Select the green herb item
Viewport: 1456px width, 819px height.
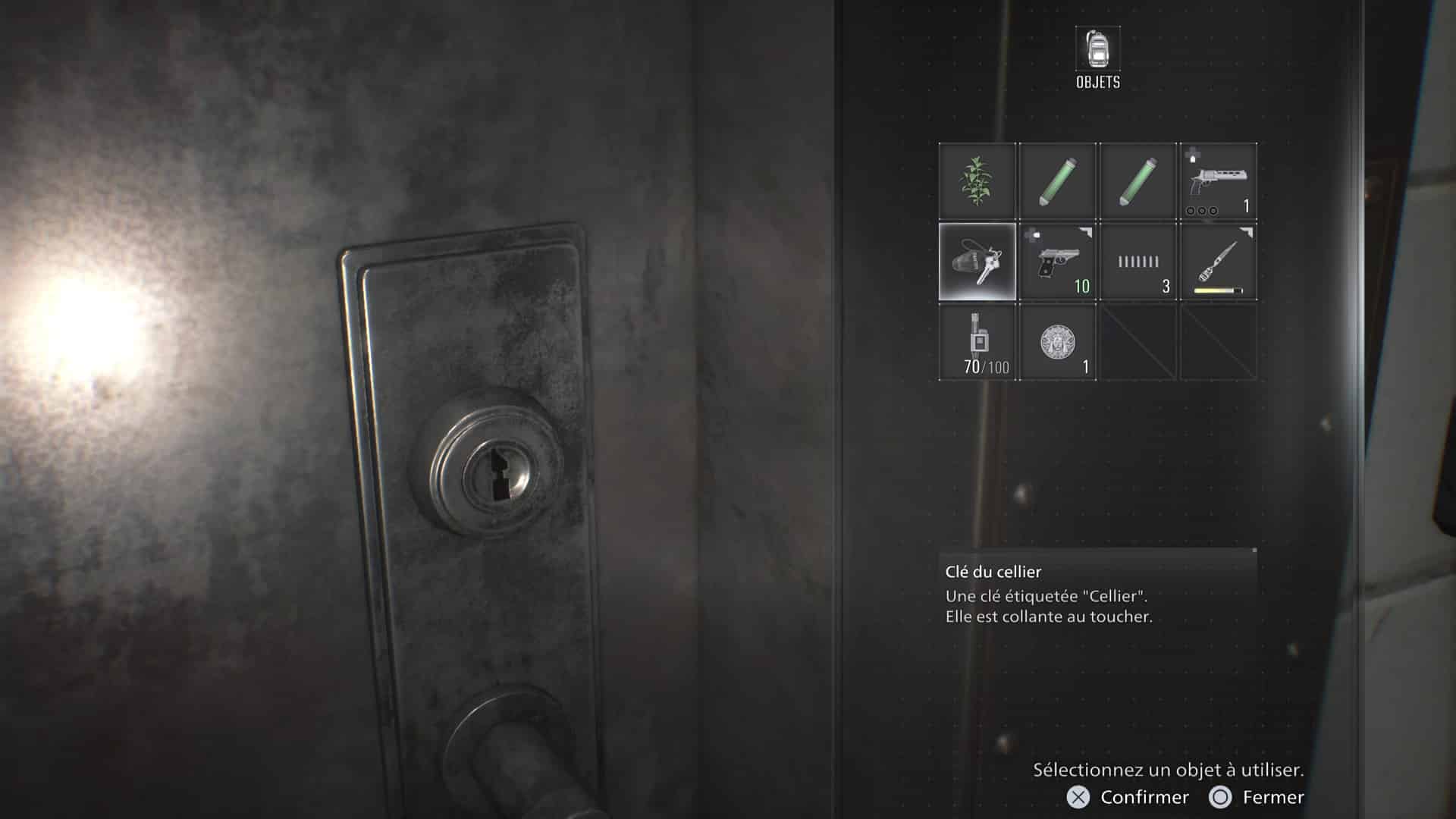click(x=977, y=182)
